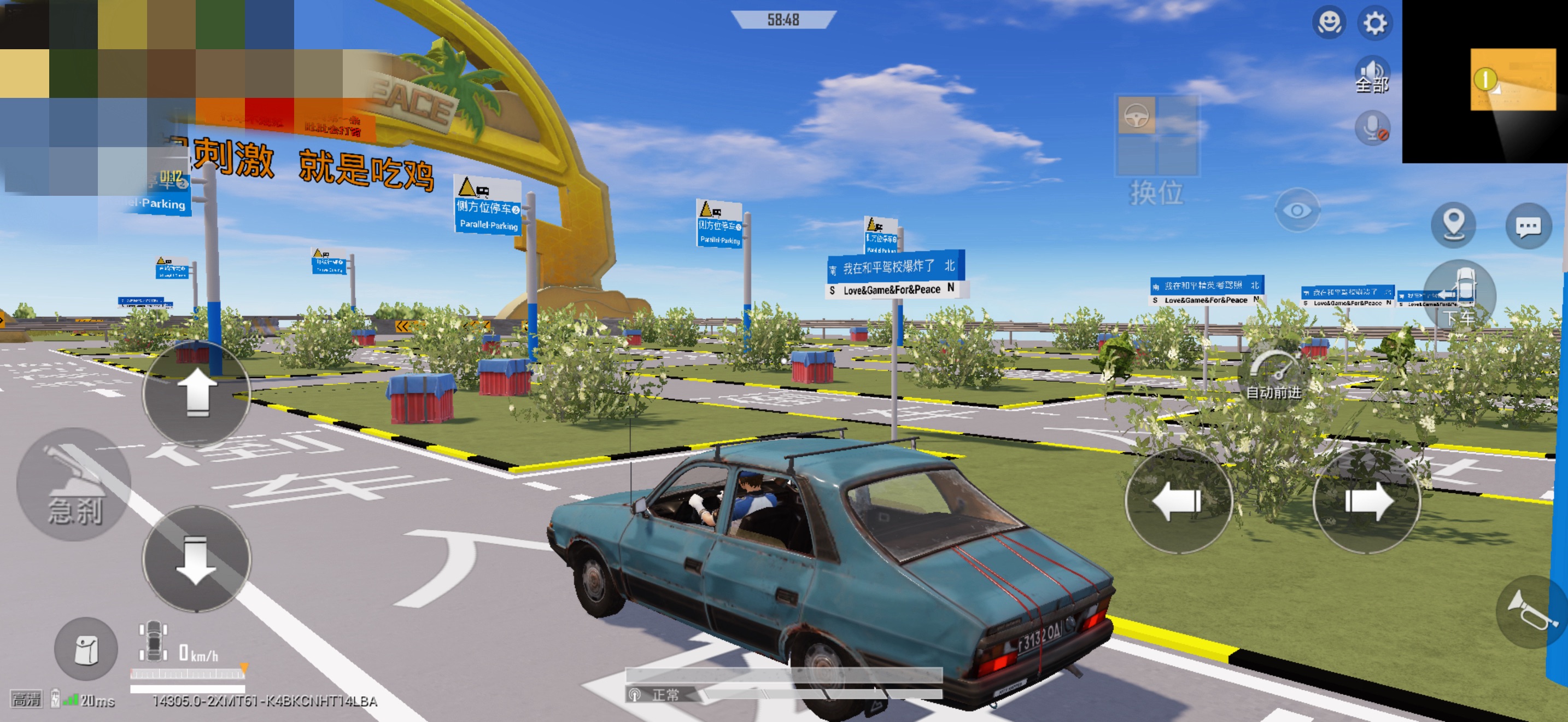The height and width of the screenshot is (722, 1568).
Task: Open the minimap
Action: (1484, 81)
